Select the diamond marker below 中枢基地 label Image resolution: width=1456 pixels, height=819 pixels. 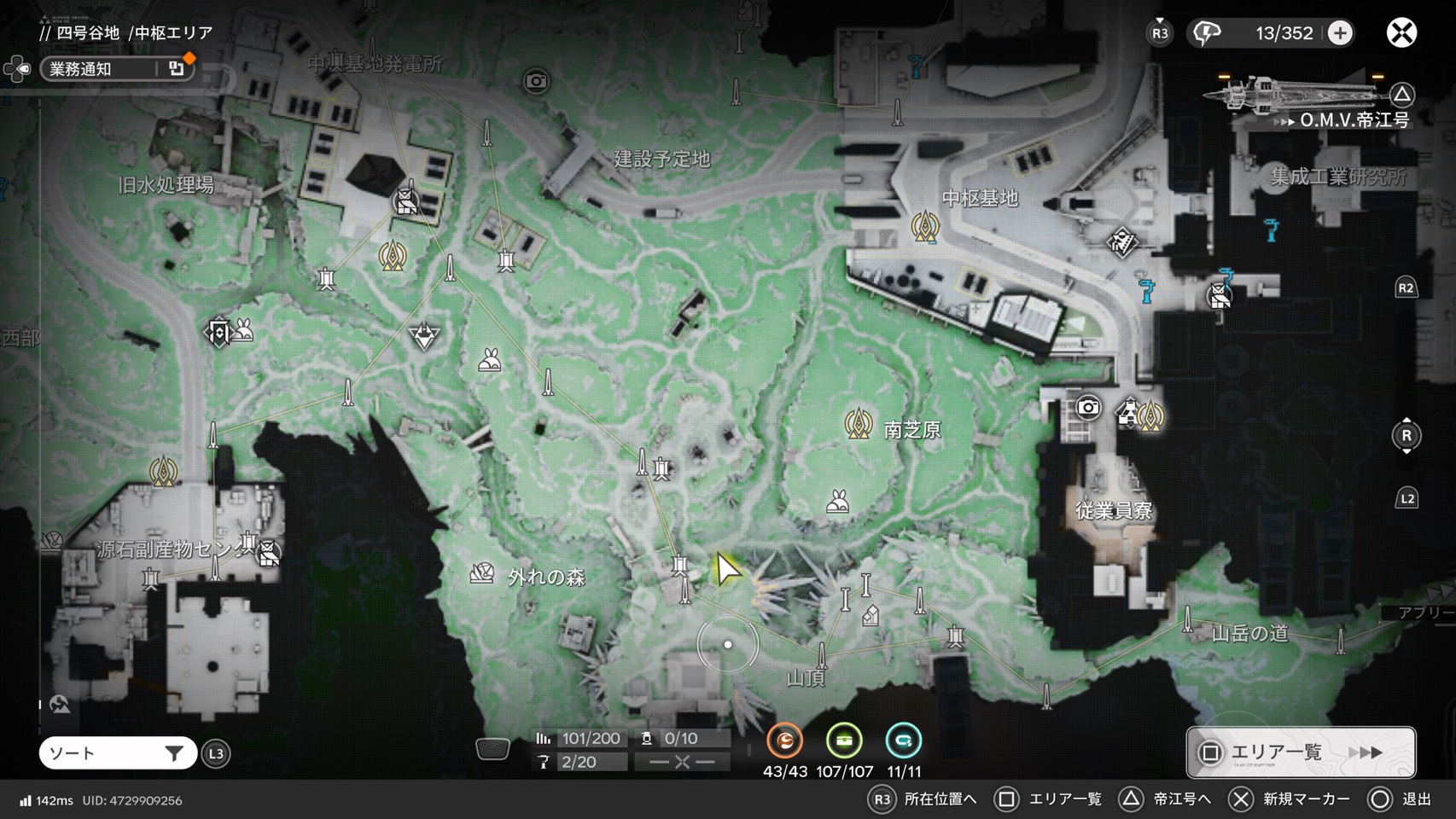coord(1121,242)
